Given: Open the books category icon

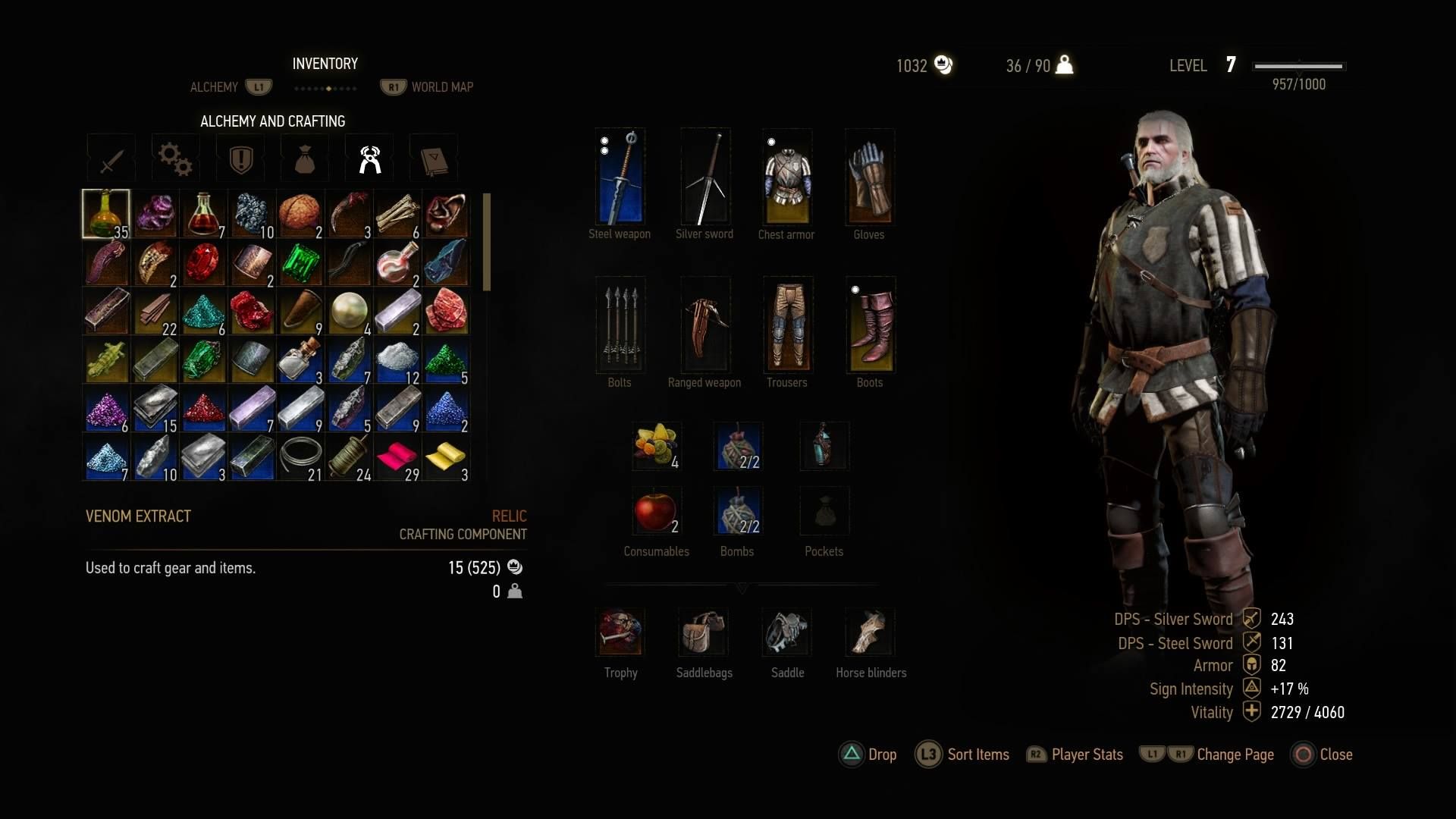Looking at the screenshot, I should click(434, 157).
